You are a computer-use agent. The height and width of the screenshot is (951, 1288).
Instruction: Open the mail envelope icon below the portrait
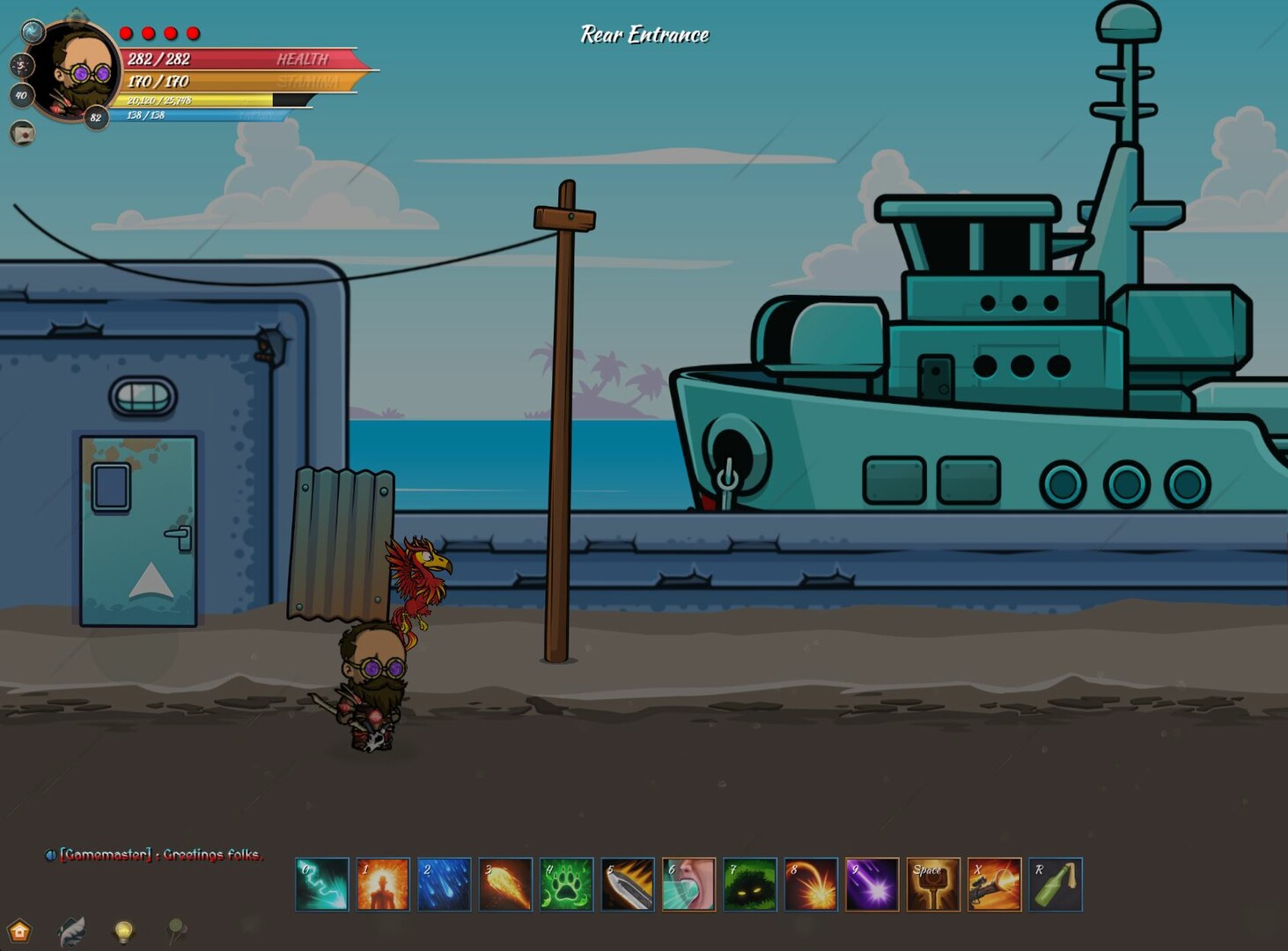click(22, 132)
